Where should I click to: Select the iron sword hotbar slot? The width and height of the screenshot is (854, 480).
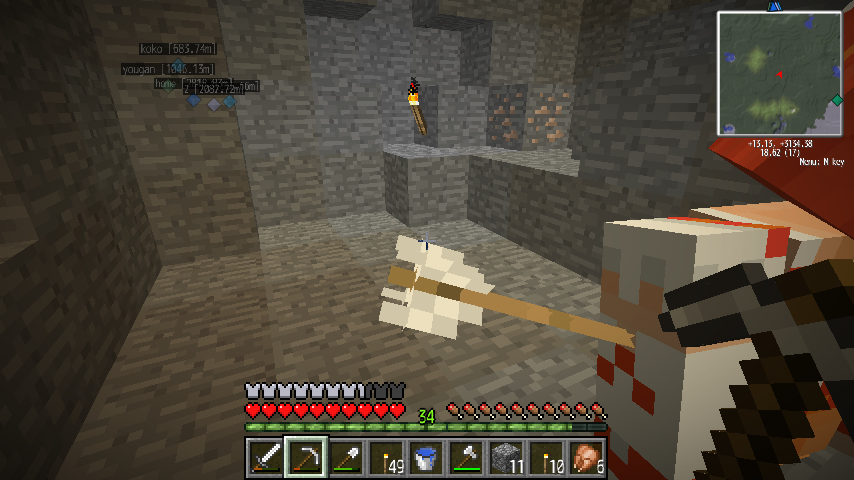pos(265,458)
